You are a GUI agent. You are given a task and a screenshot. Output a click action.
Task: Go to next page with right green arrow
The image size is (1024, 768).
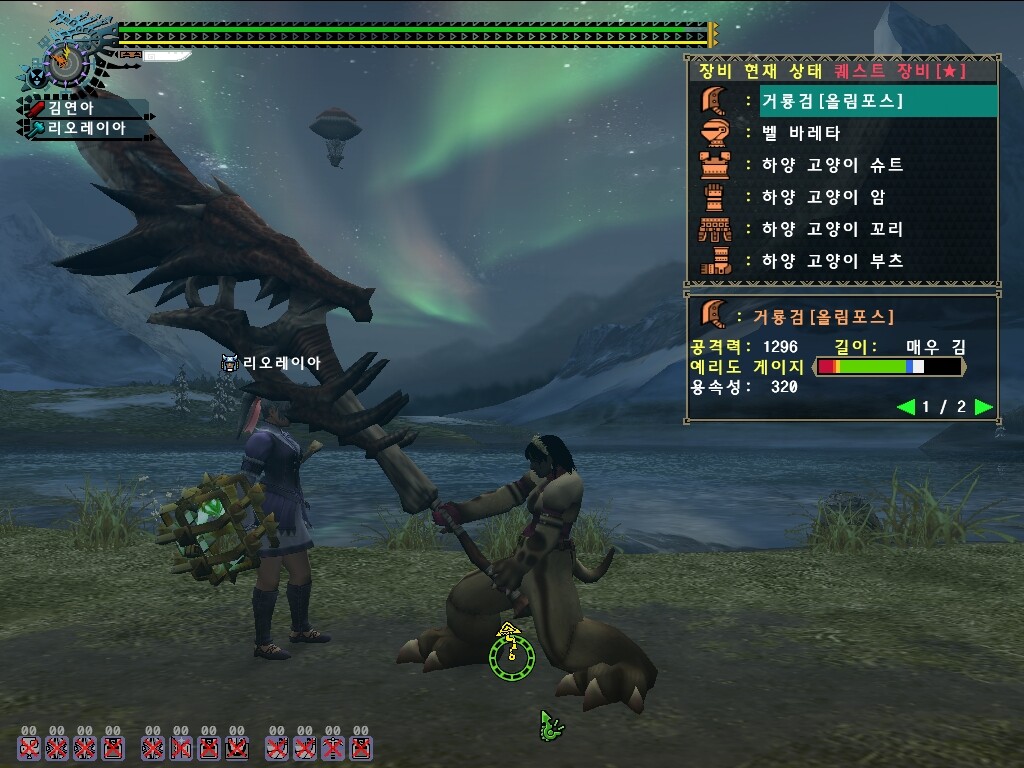click(x=983, y=407)
